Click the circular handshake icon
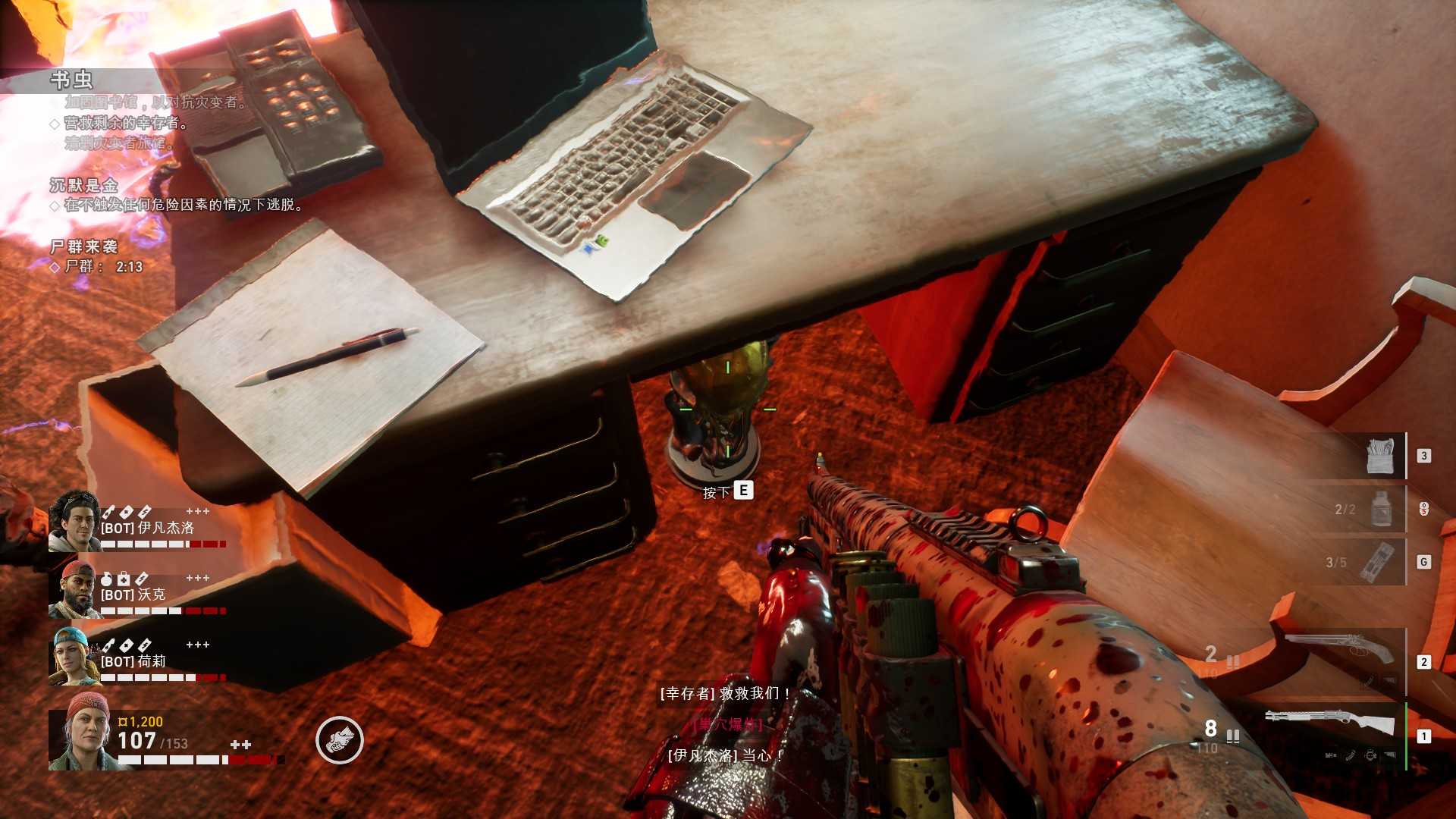 pos(340,740)
